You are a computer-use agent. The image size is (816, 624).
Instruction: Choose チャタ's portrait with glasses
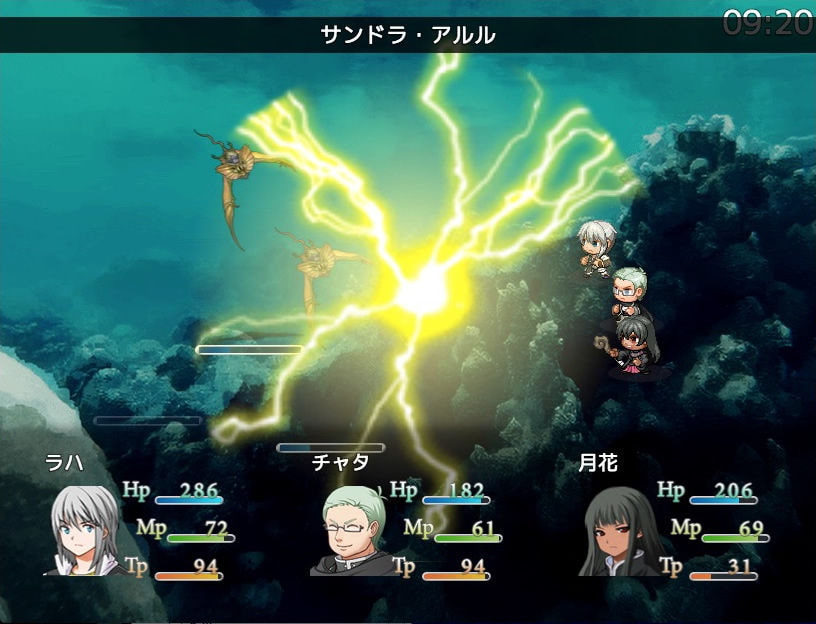(352, 530)
